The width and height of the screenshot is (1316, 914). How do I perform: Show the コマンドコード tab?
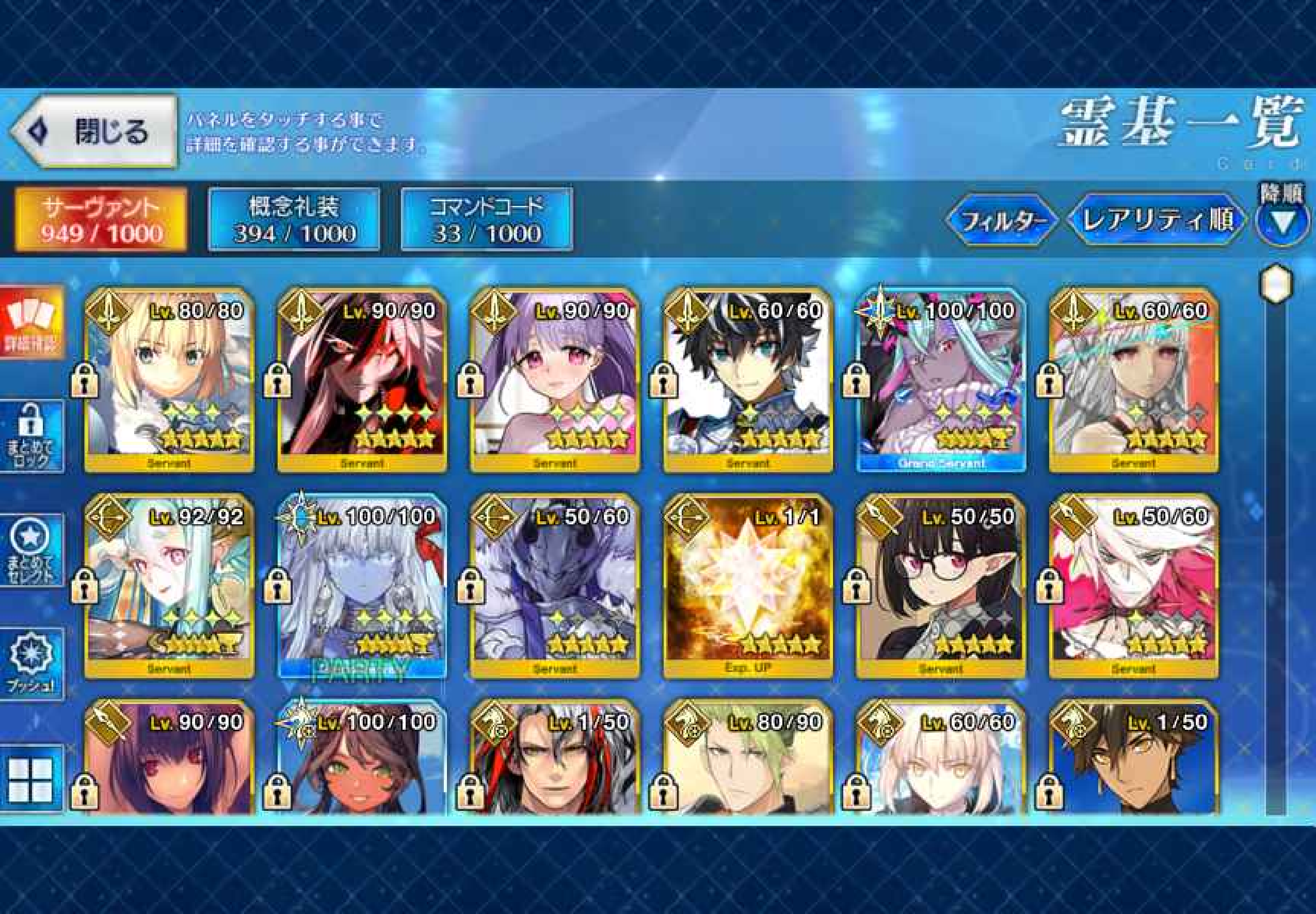click(x=487, y=219)
